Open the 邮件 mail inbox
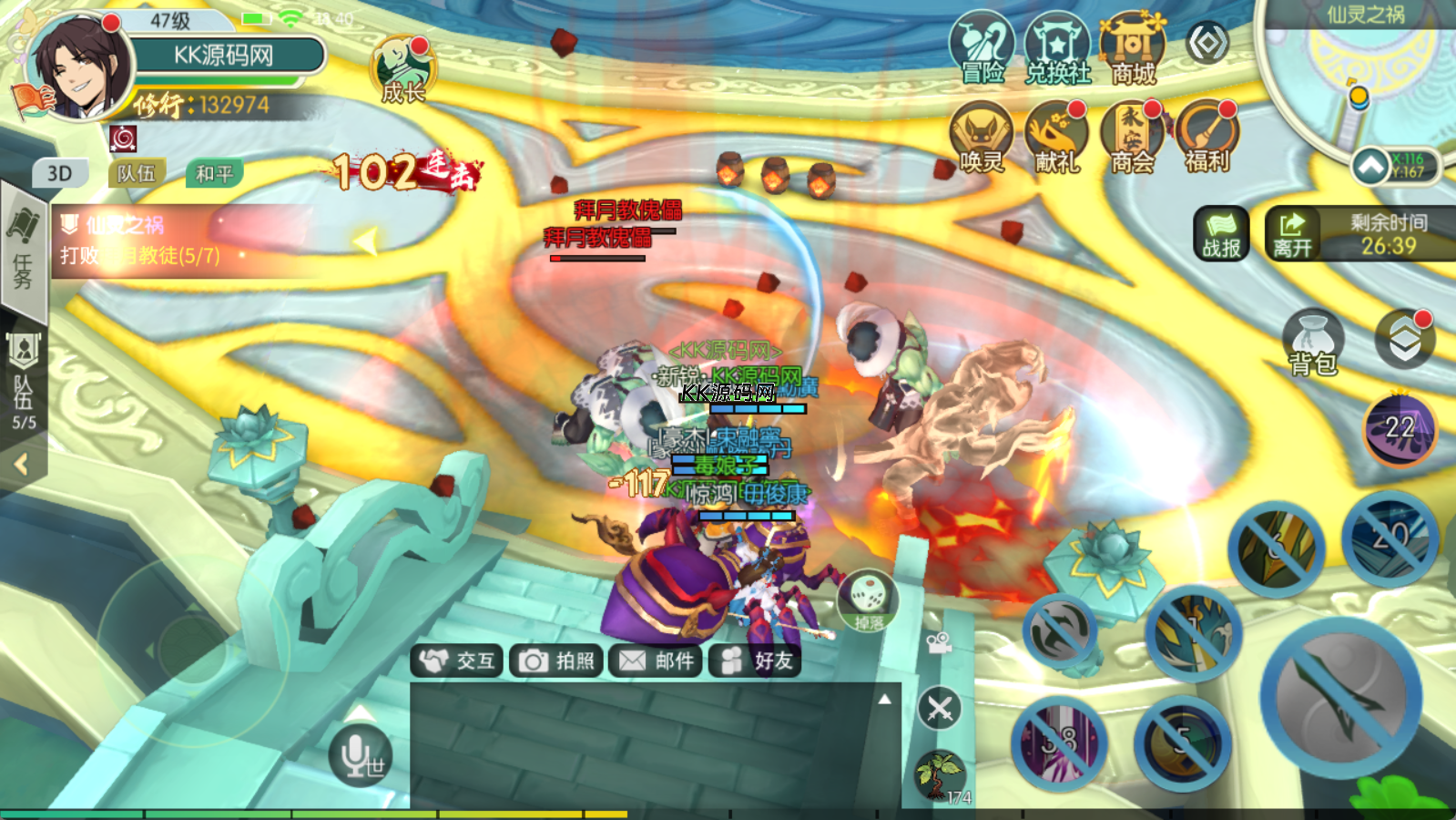Screen dimensions: 1456x820 pyautogui.click(x=656, y=661)
